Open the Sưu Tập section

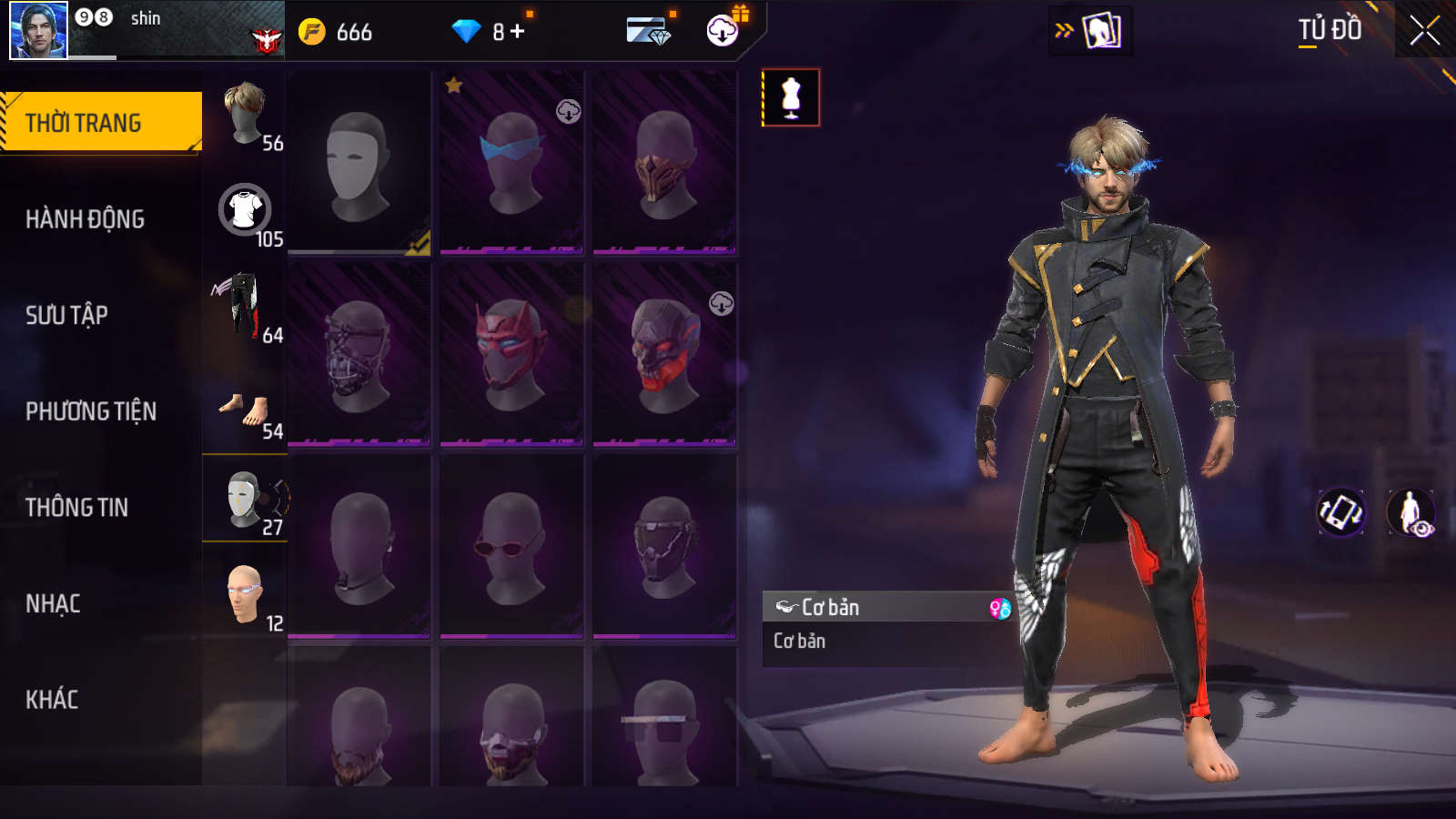(x=66, y=315)
